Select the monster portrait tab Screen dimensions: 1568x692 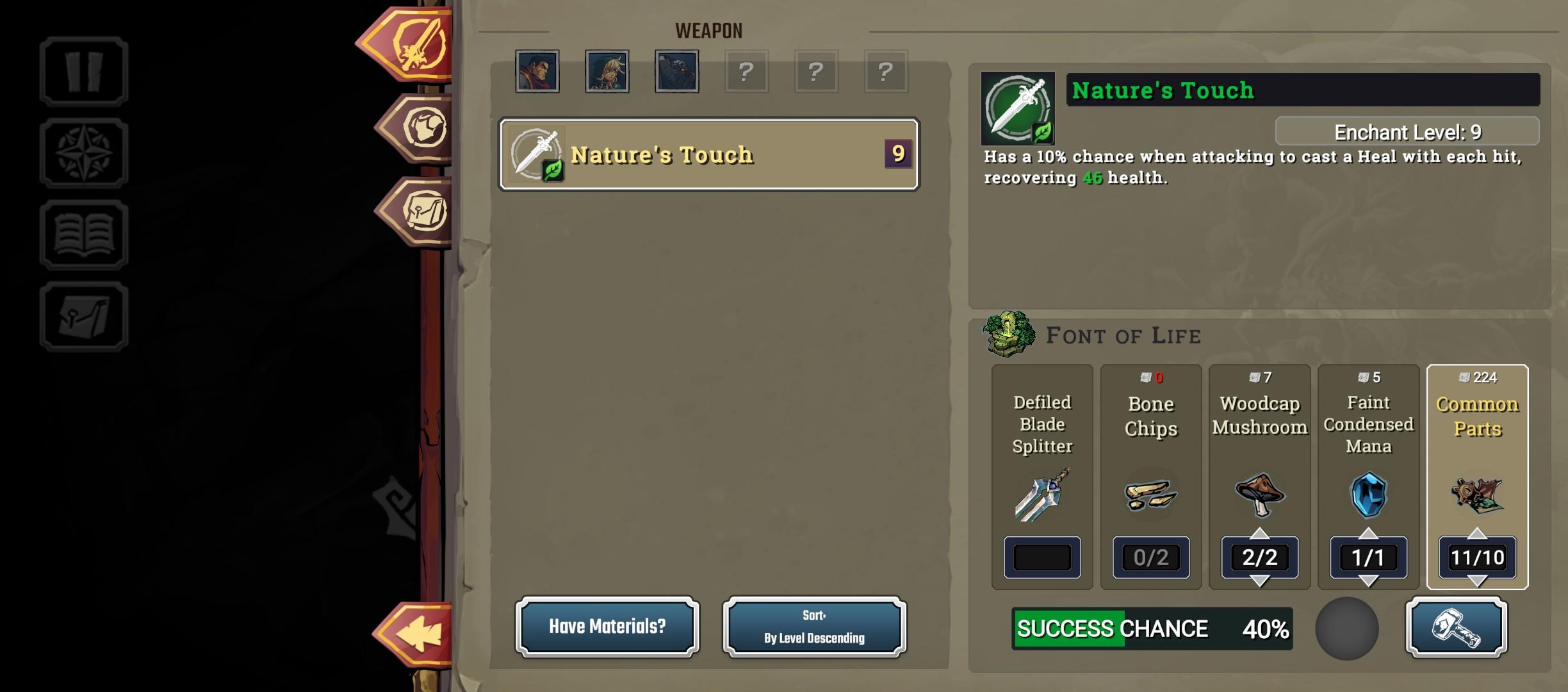pyautogui.click(x=677, y=72)
